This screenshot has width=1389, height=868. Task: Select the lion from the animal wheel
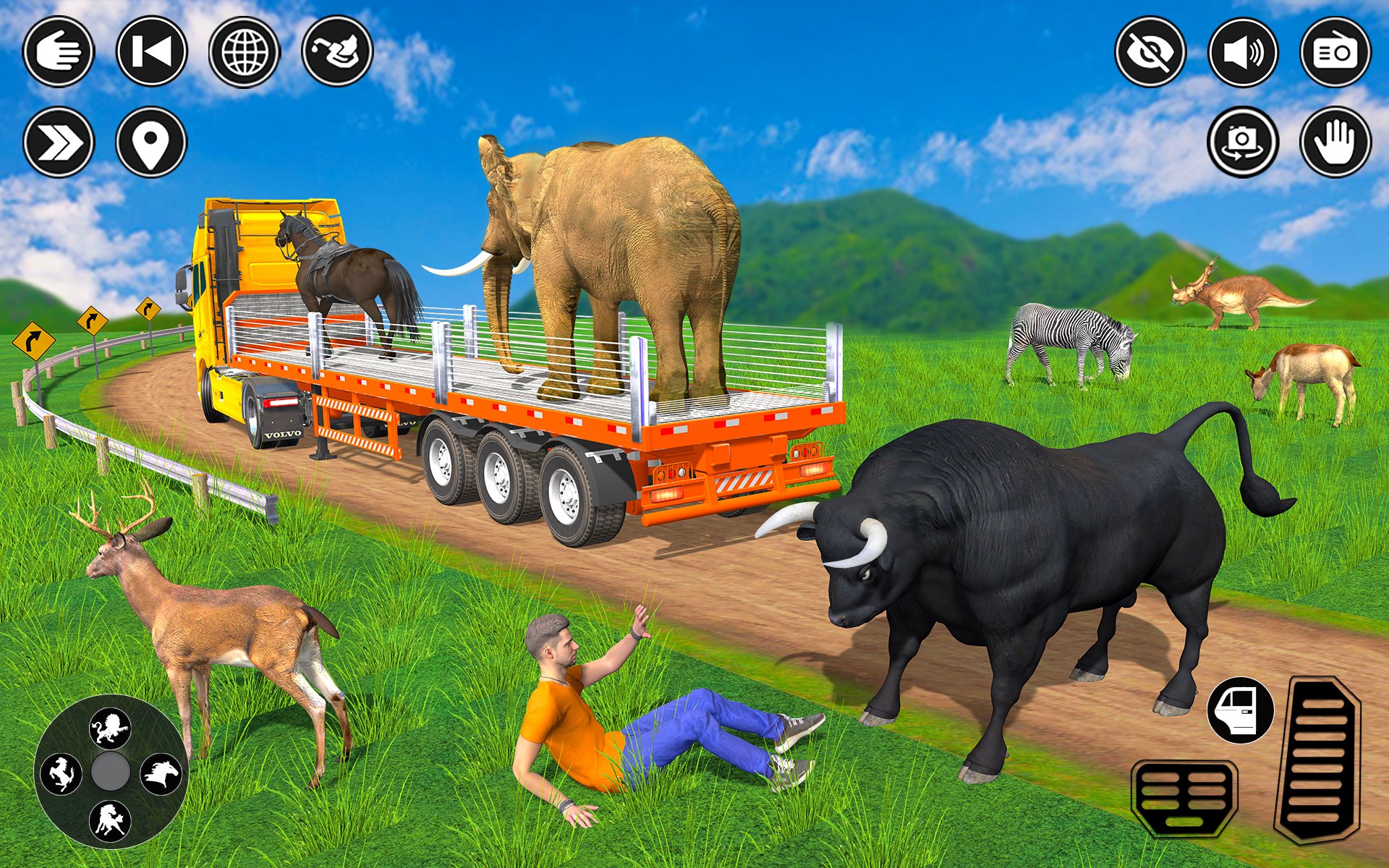pos(111,729)
